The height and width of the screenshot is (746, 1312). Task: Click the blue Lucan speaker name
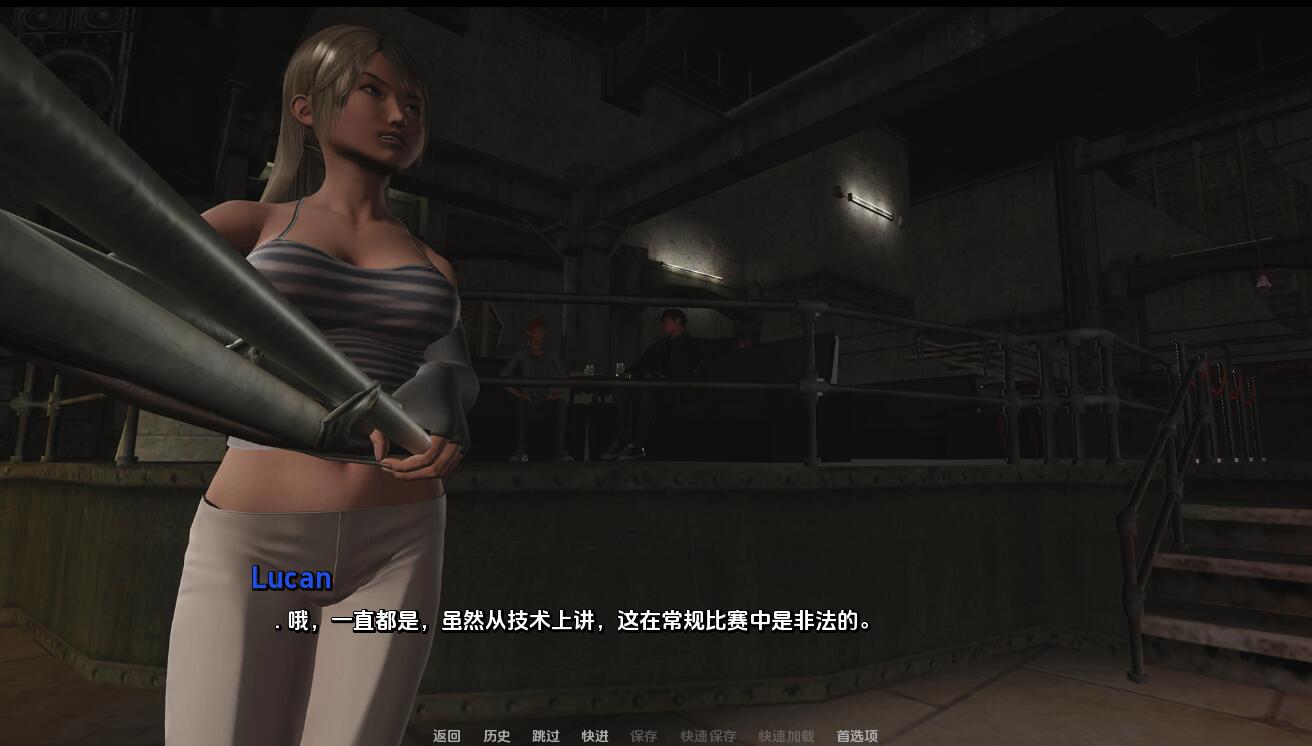tap(292, 579)
